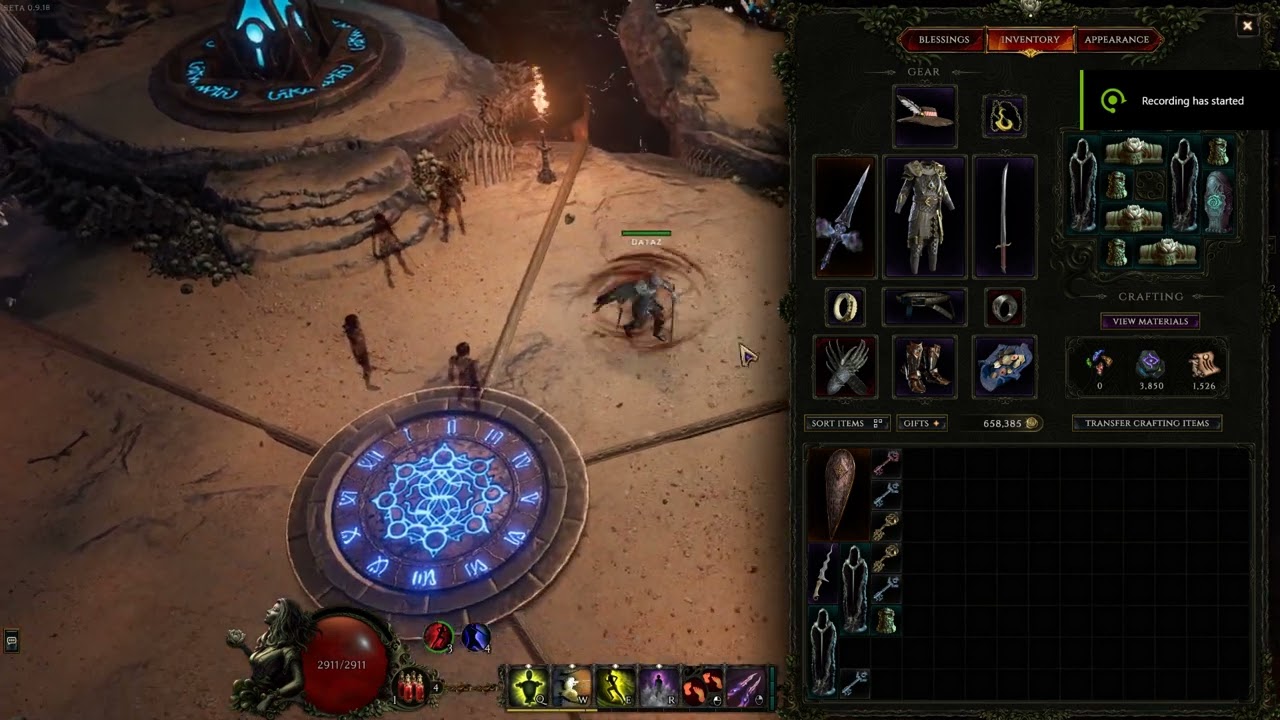Click the equipped body armor slot
Image resolution: width=1280 pixels, height=720 pixels.
coord(925,216)
